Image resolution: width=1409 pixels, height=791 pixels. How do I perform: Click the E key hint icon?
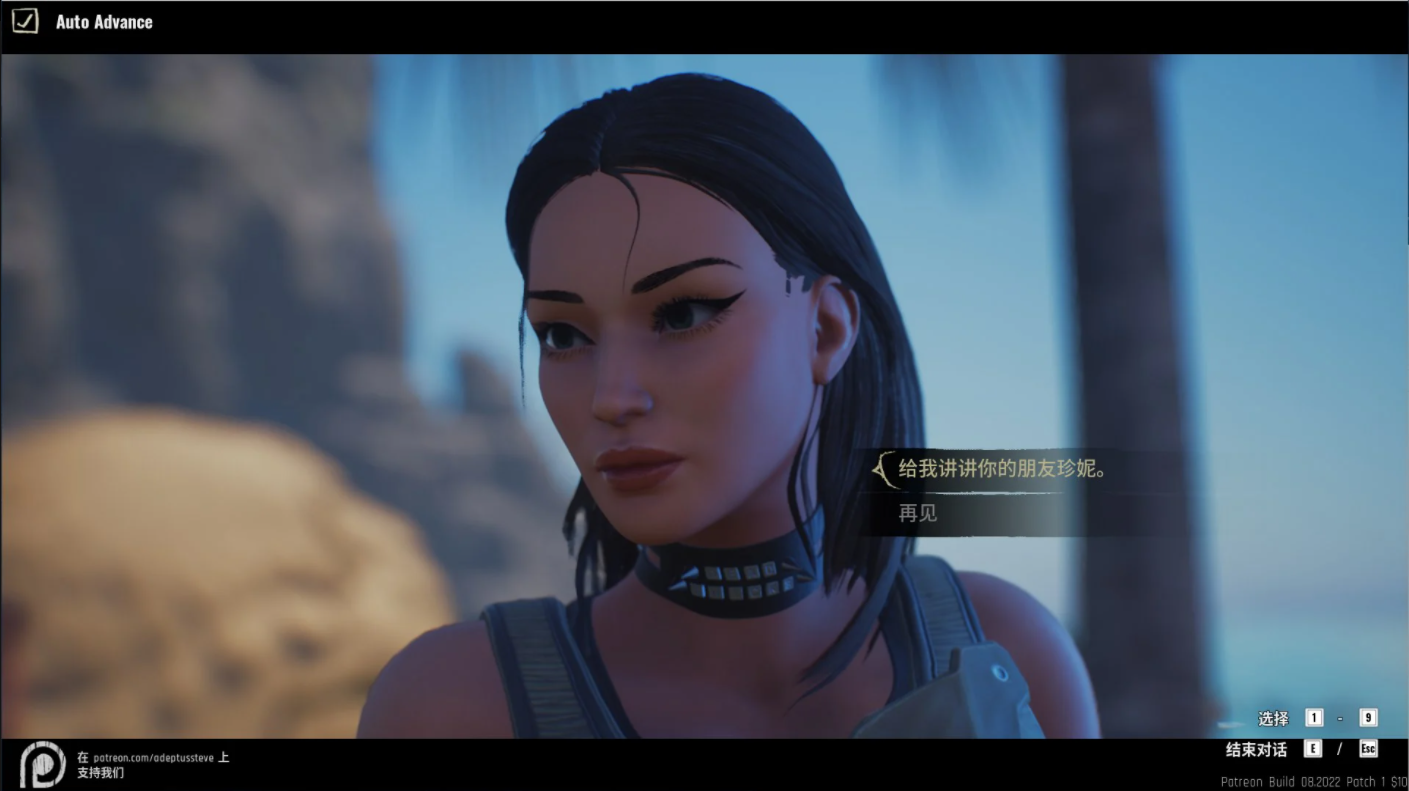[x=1312, y=748]
